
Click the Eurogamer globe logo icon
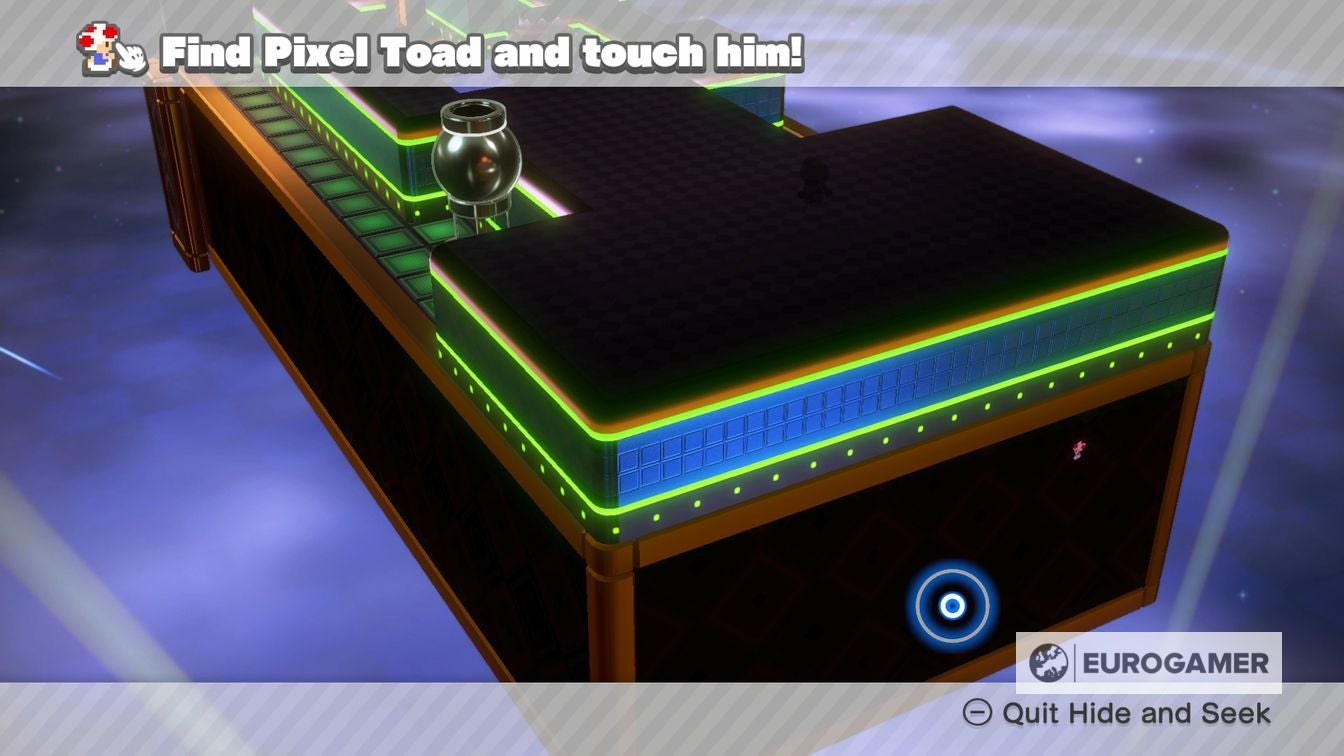coord(1048,663)
